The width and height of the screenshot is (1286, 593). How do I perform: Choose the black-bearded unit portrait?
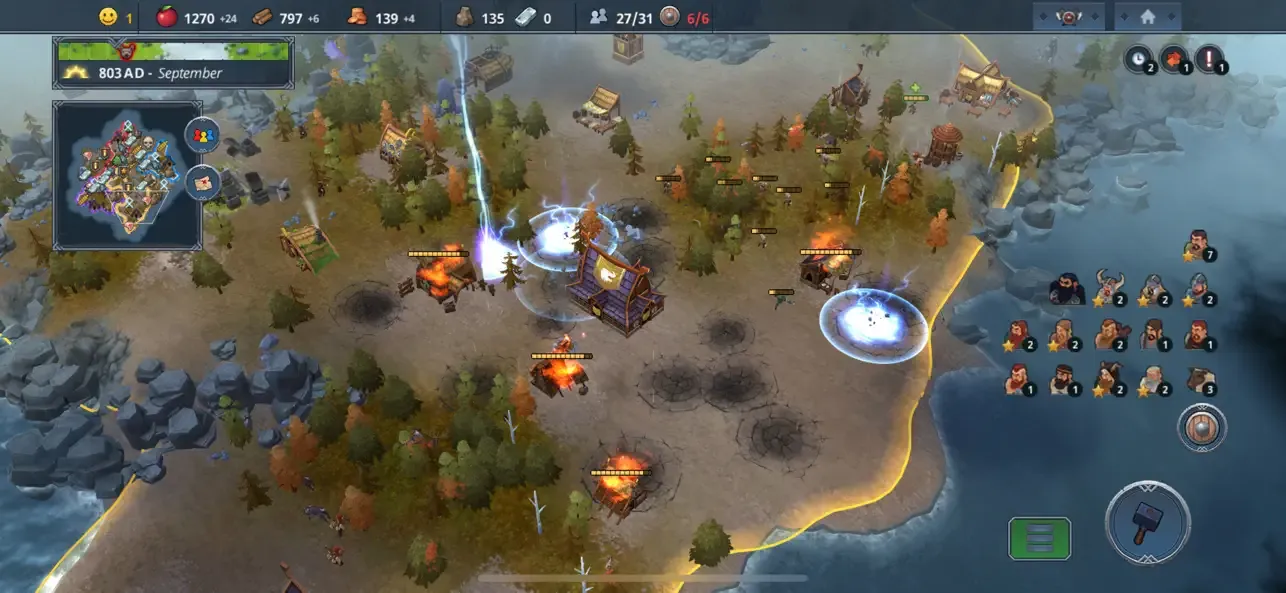click(x=1064, y=290)
